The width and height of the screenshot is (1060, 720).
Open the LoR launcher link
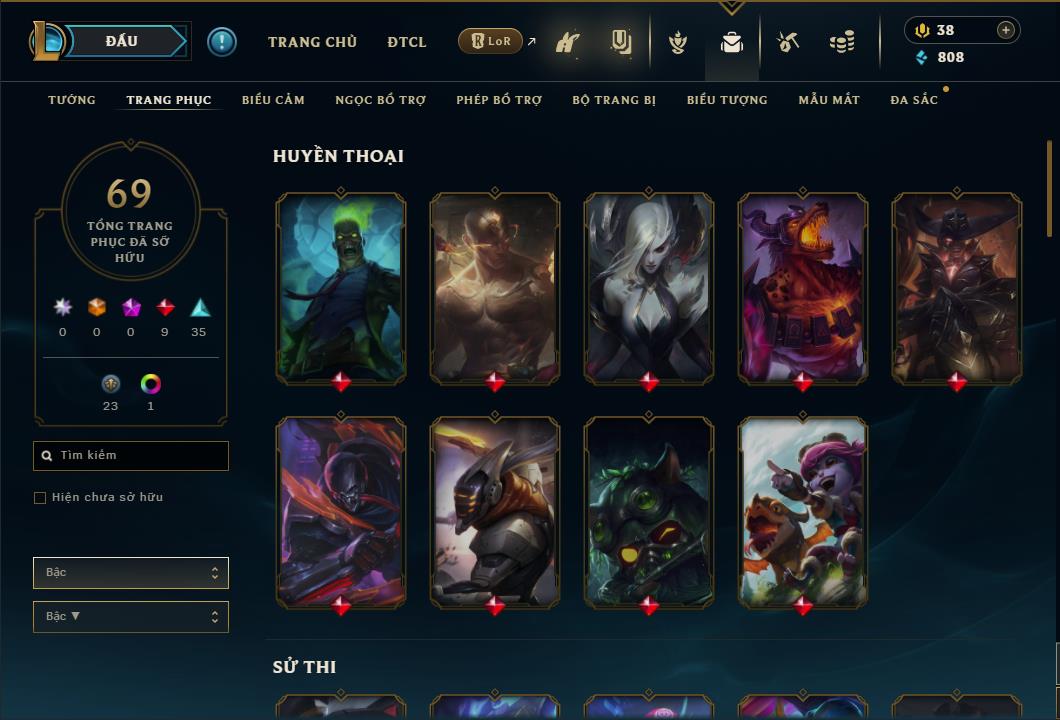tap(490, 42)
